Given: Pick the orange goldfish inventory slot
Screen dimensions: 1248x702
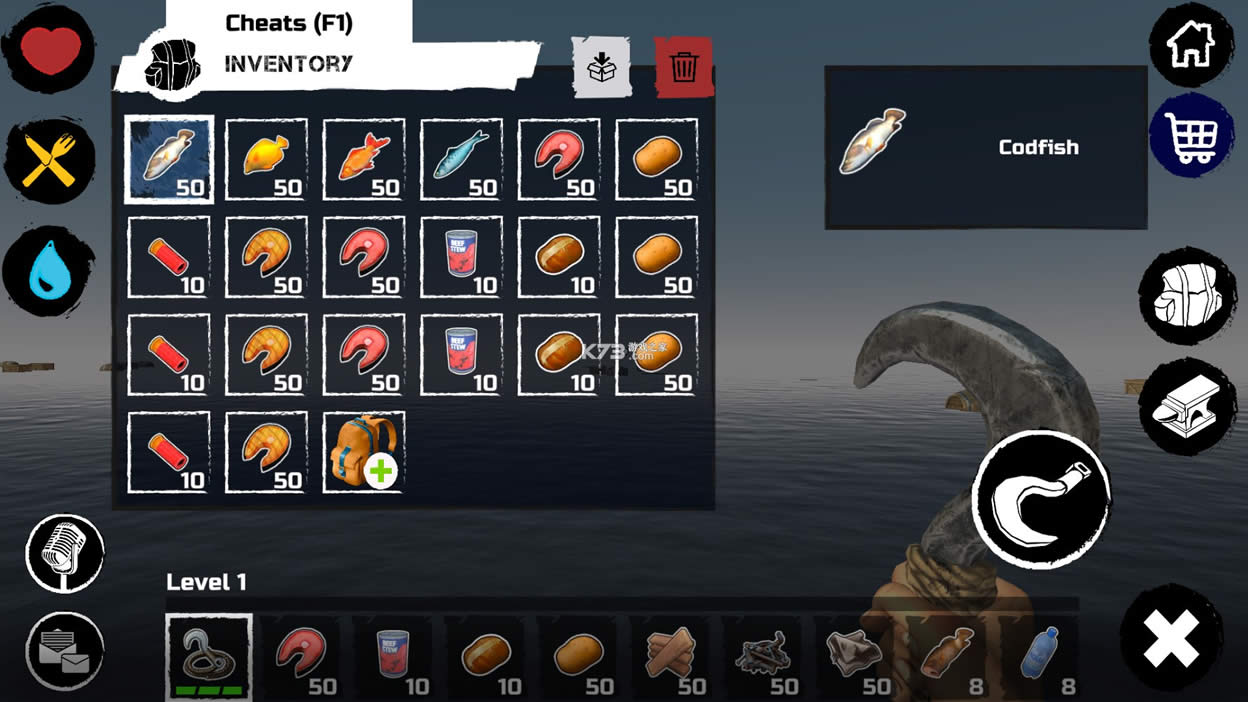Looking at the screenshot, I should coord(364,160).
